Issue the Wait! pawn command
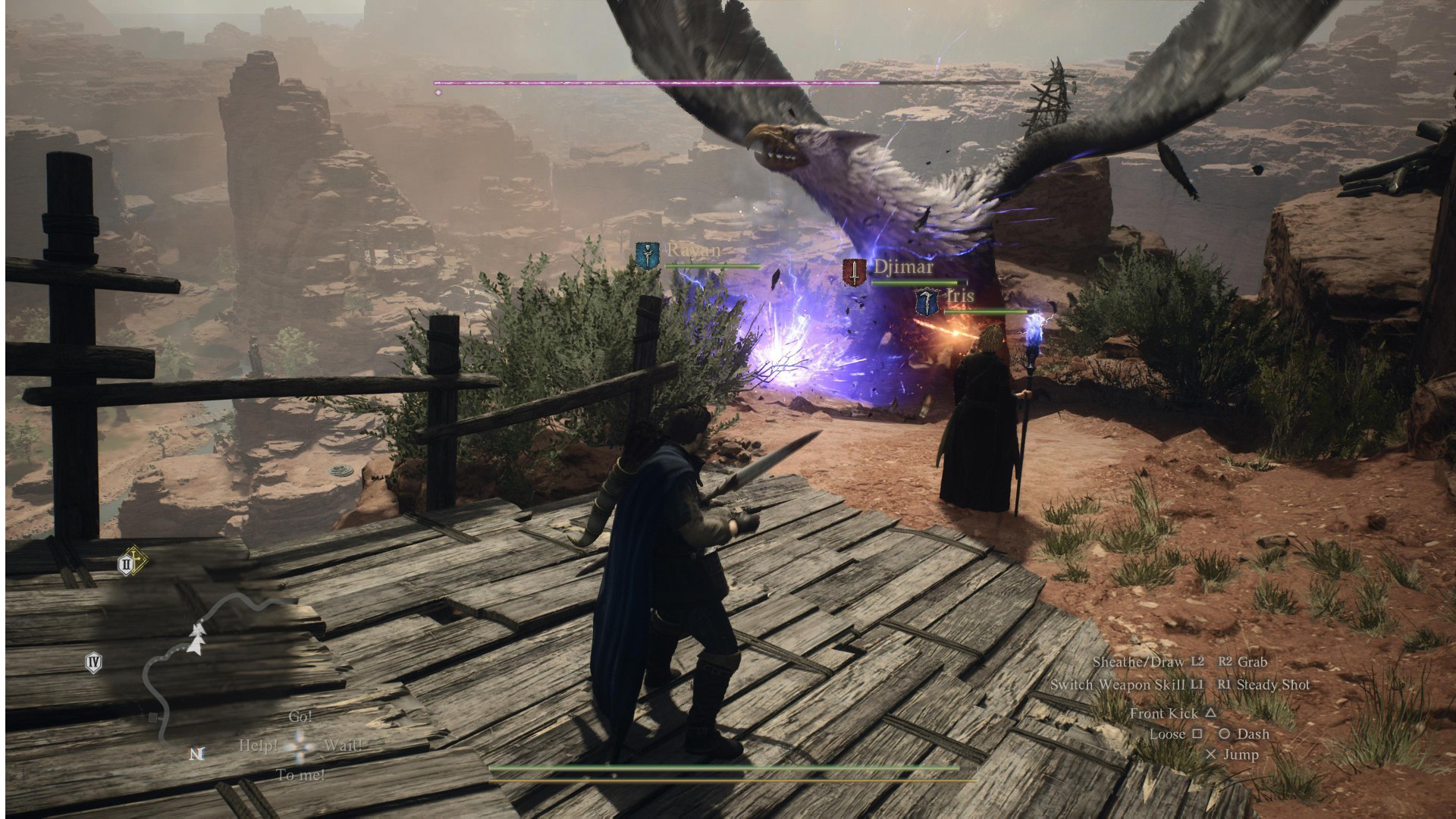Screen dimensions: 1456x819 (342, 745)
